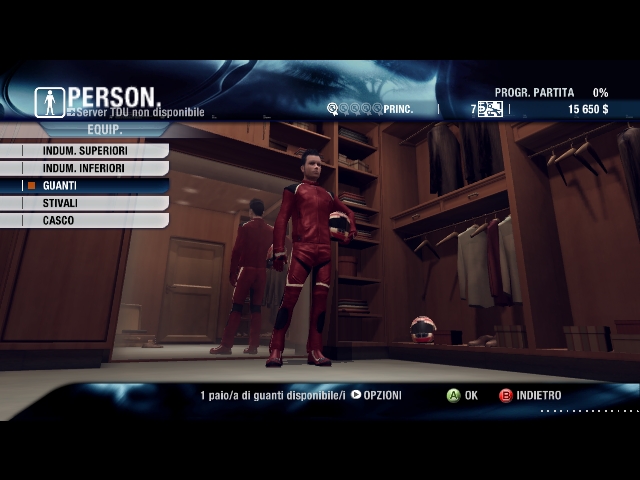Click the person icon beside Person.
The image size is (640, 480).
click(x=49, y=101)
